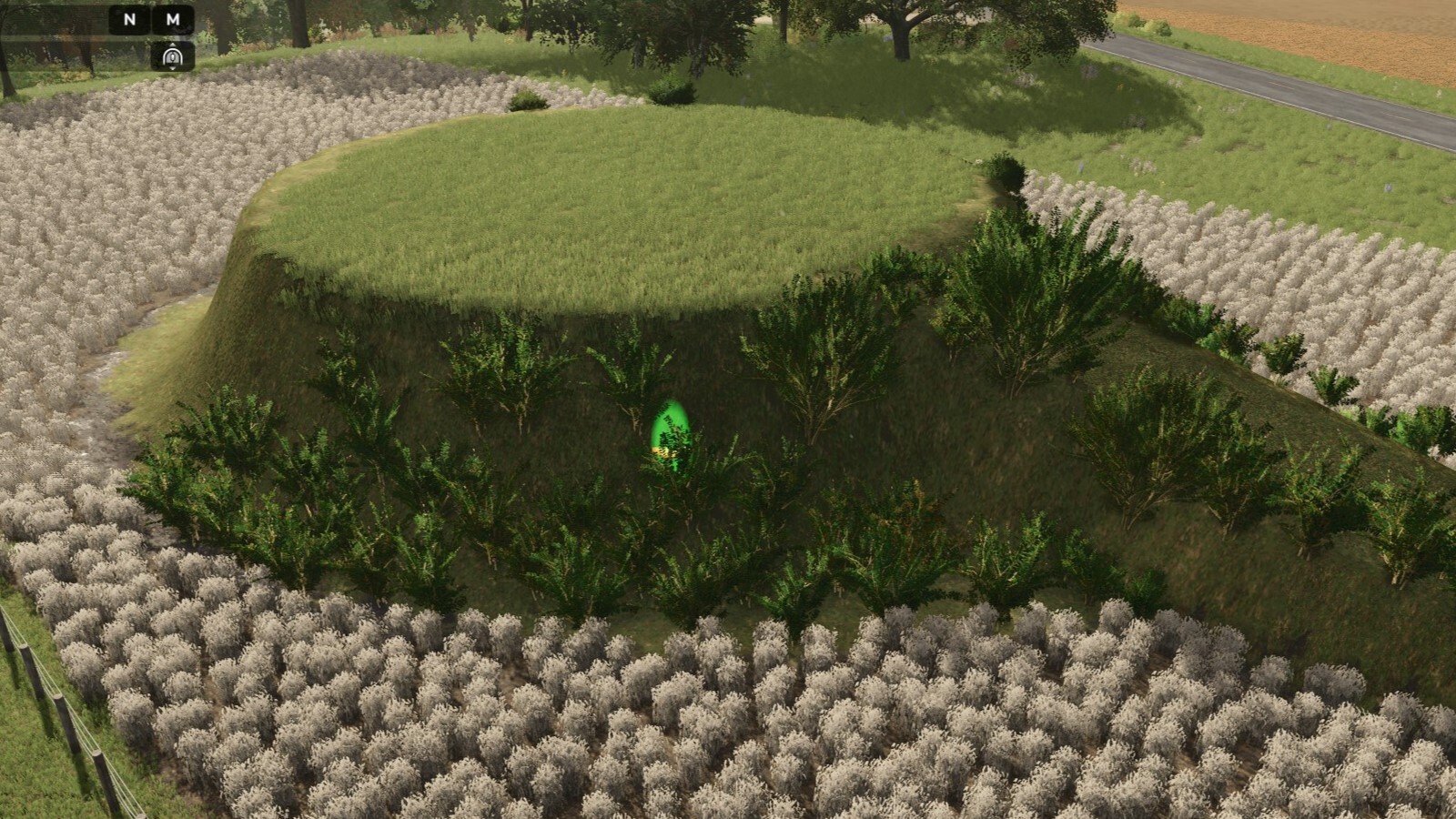
Task: Click the letter M inside the dark rounded box
Action: [x=173, y=20]
